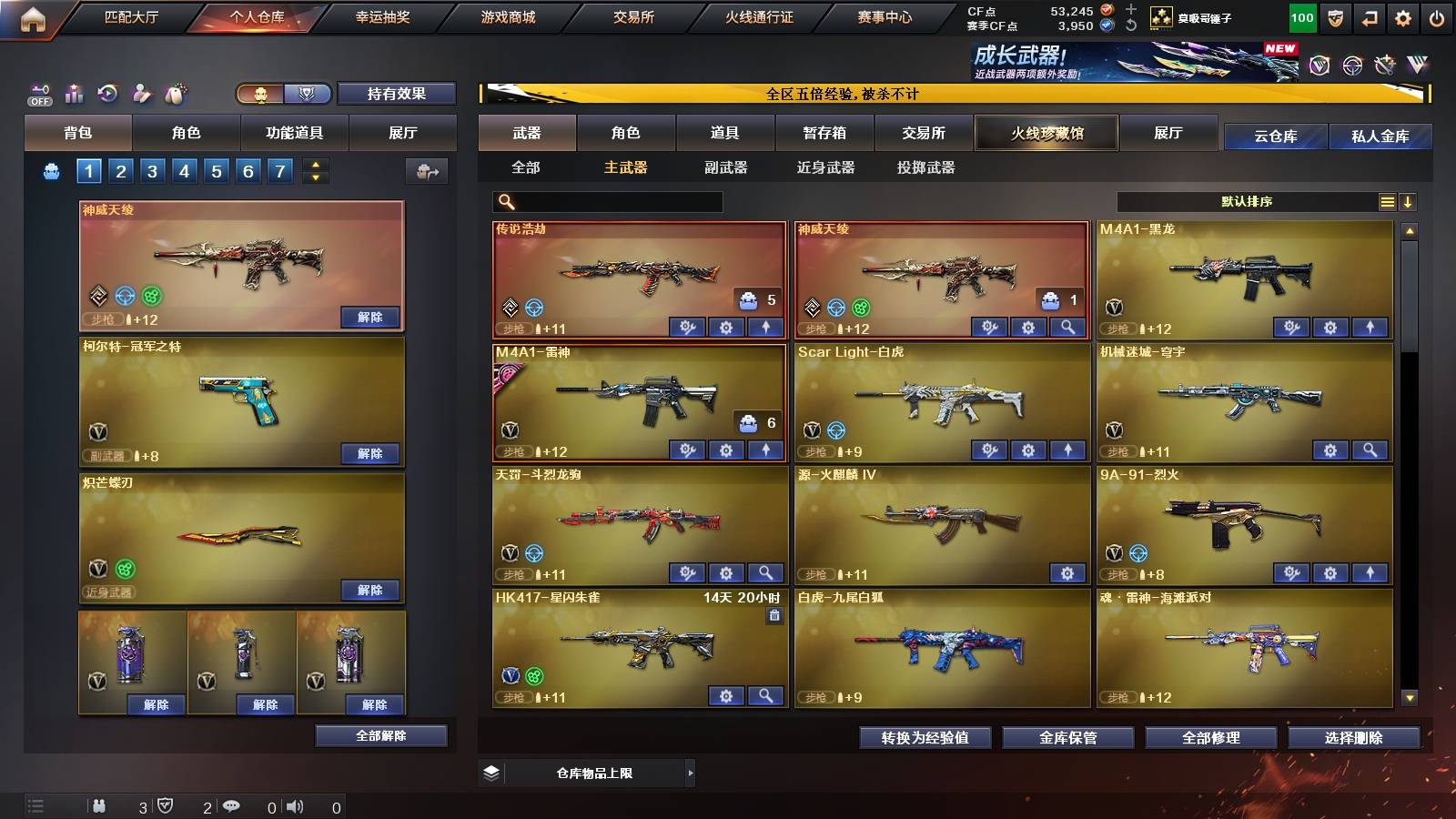This screenshot has height=819, width=1456.
Task: Switch to the 火线珍藏馆 tab
Action: pos(1046,133)
